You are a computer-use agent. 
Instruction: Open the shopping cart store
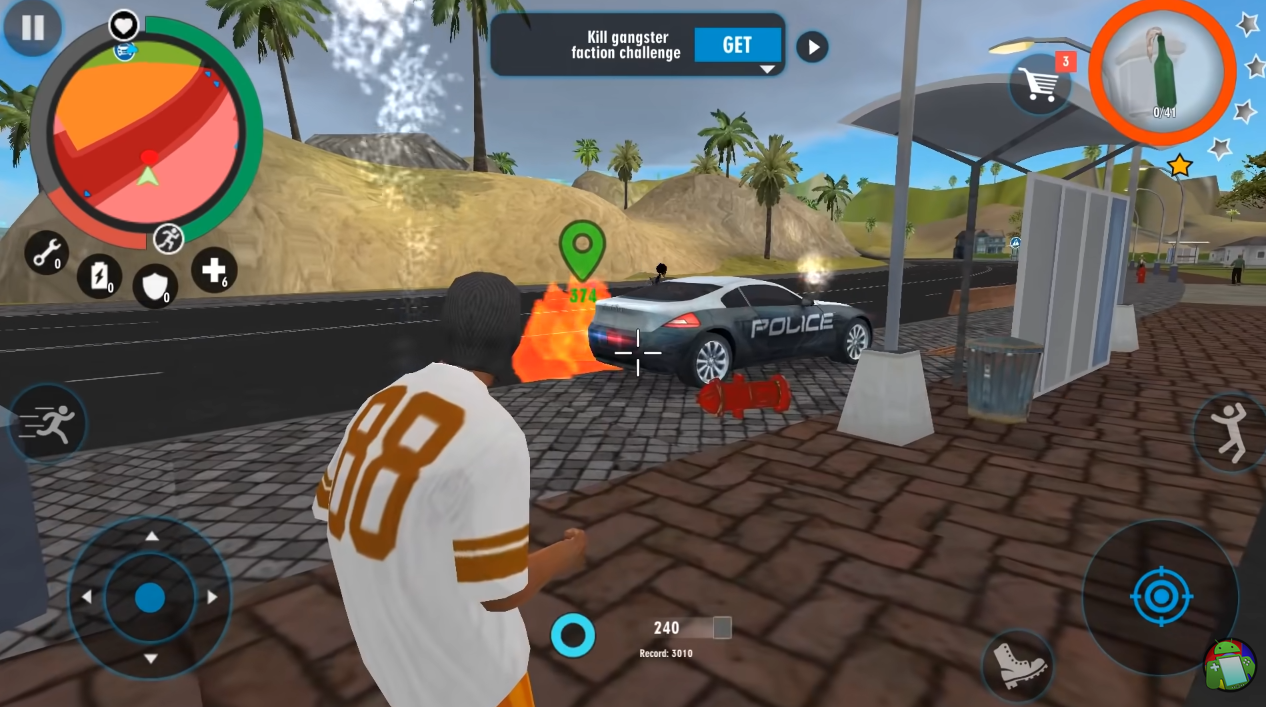click(1041, 84)
